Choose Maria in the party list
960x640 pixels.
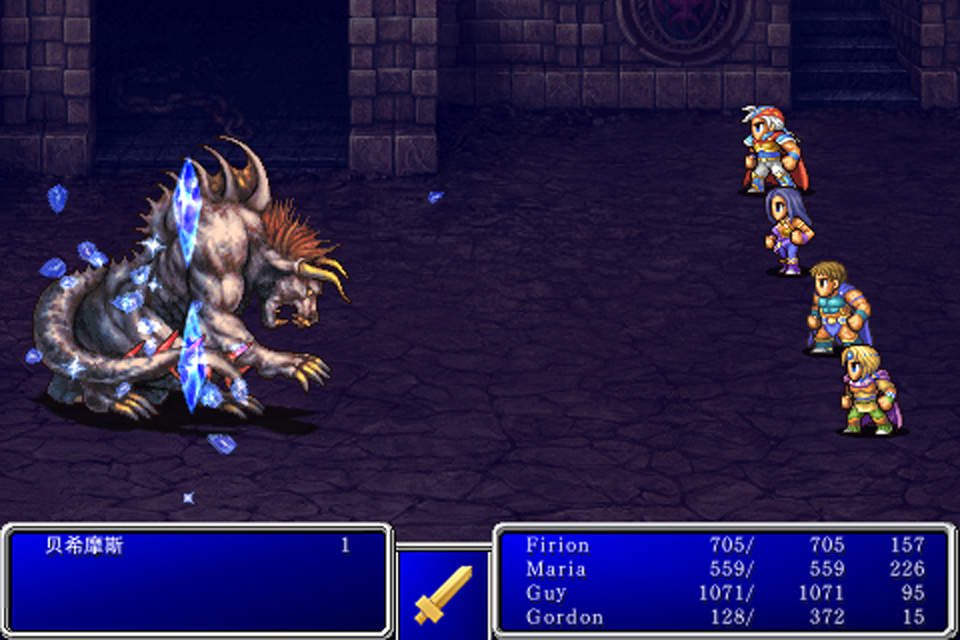[722, 570]
